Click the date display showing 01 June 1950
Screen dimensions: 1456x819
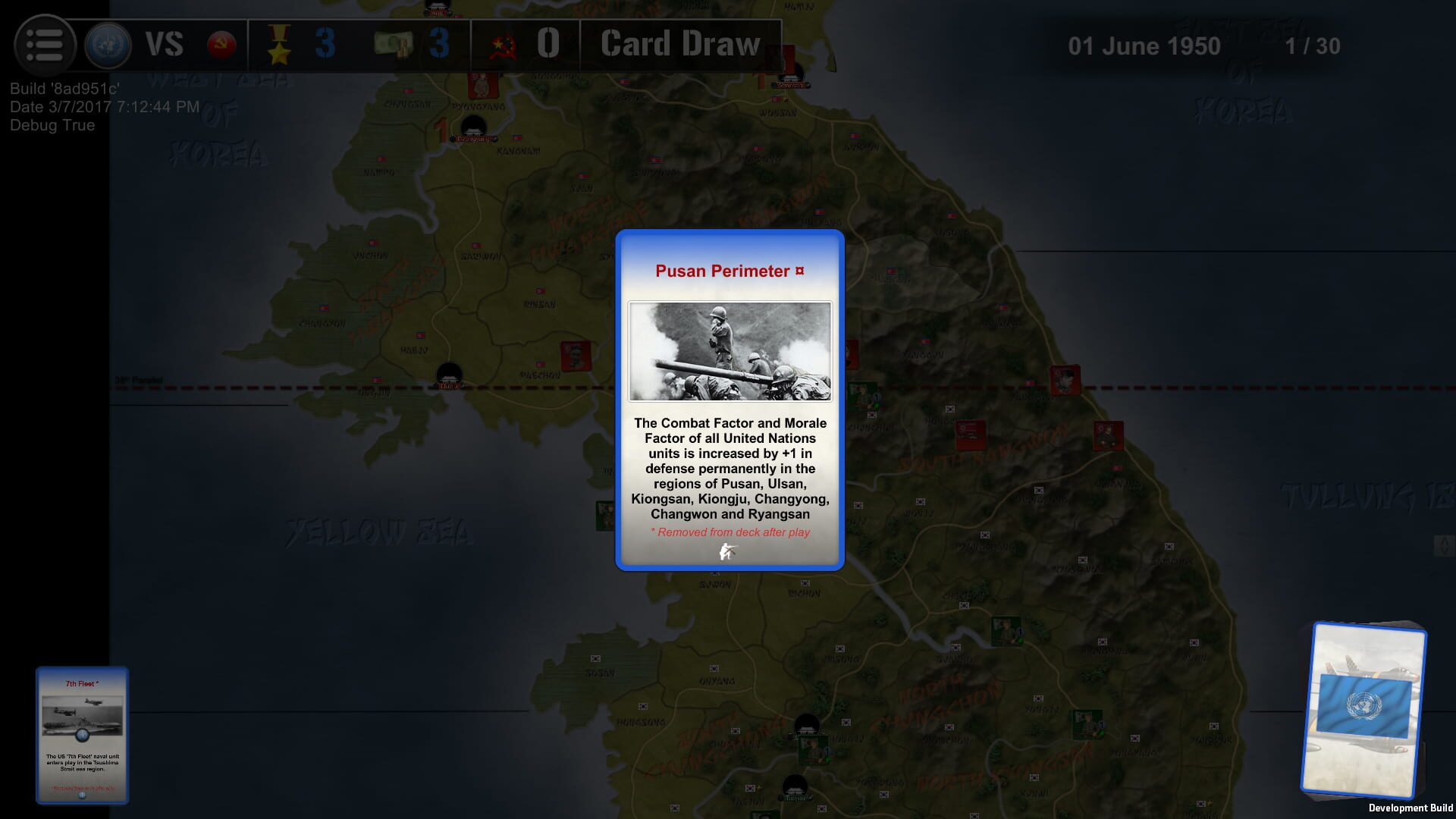1144,45
